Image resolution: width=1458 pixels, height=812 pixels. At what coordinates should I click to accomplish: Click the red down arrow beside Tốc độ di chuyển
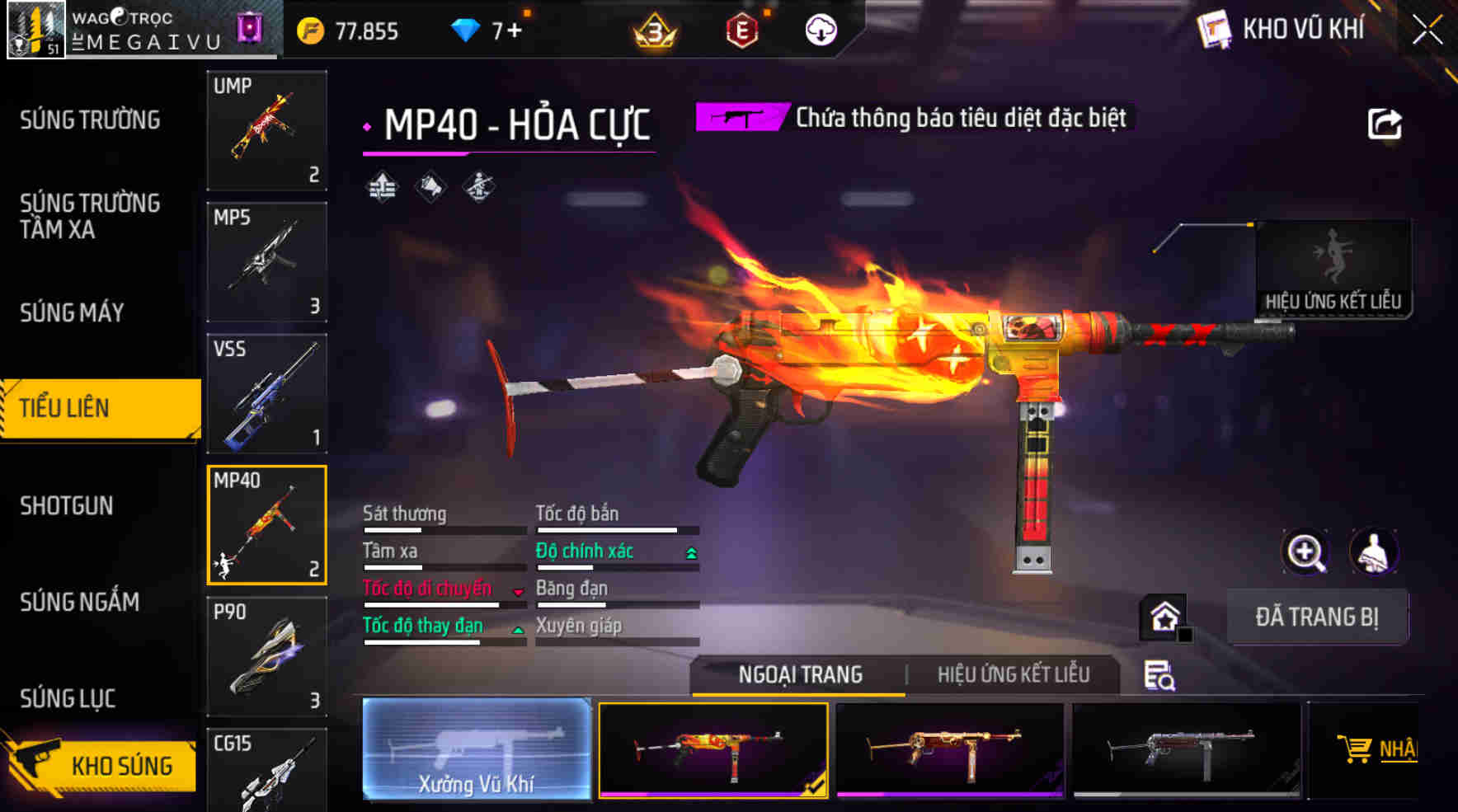(x=518, y=591)
